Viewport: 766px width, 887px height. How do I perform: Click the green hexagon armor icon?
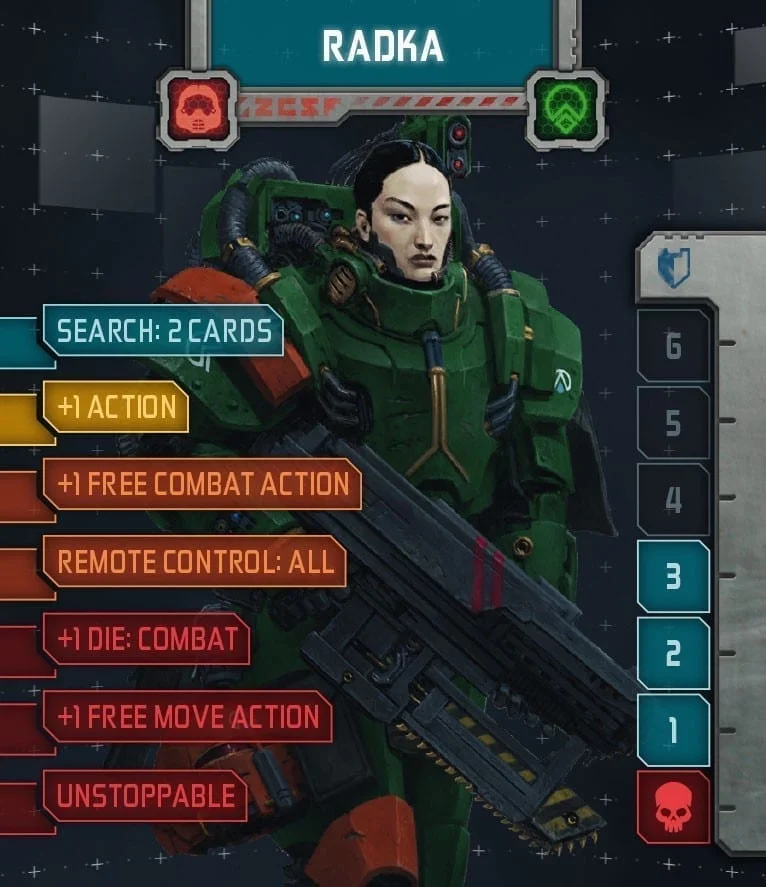point(565,103)
